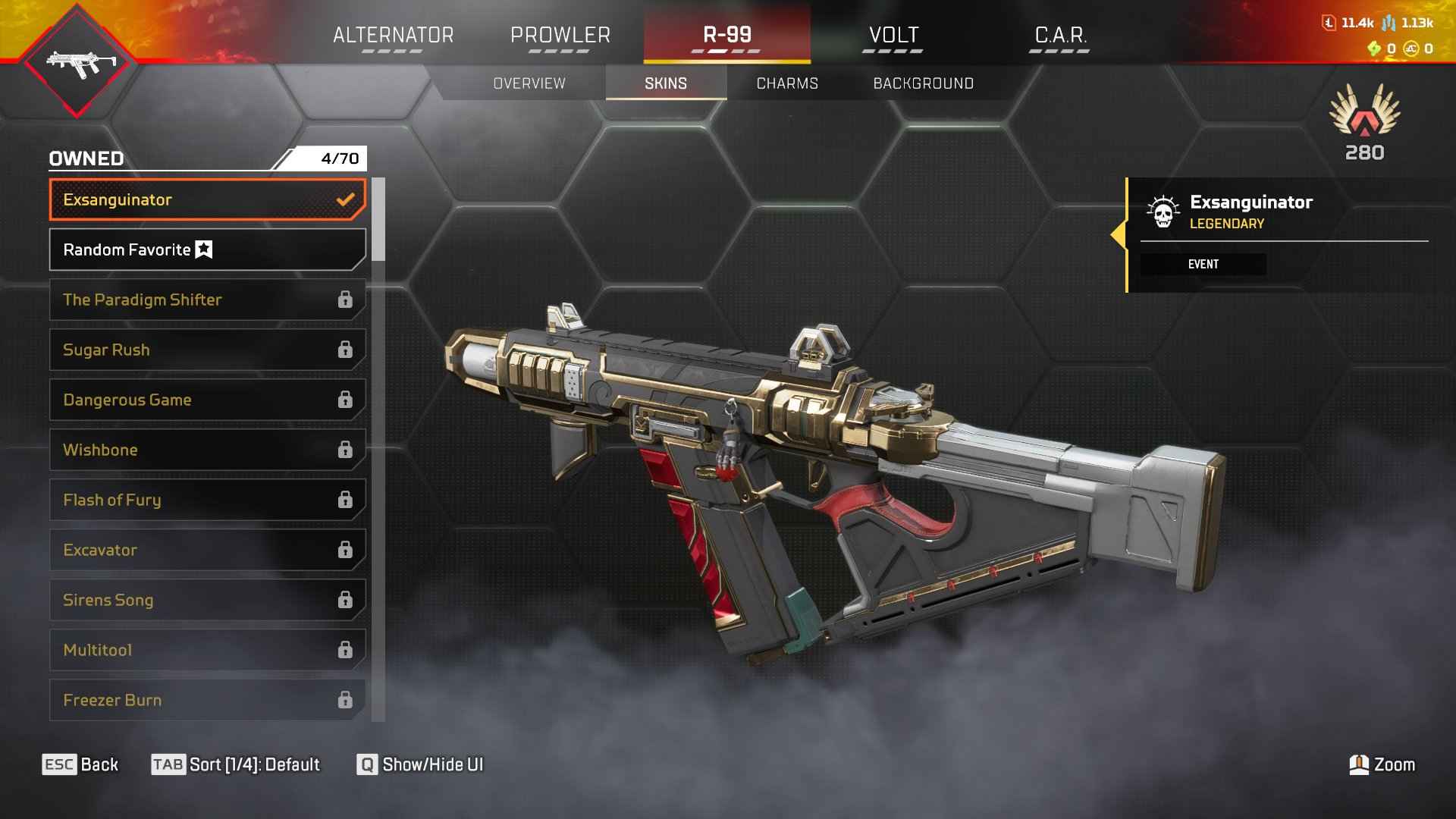This screenshot has height=819, width=1456.
Task: Go to the Background sub-tab
Action: point(923,83)
